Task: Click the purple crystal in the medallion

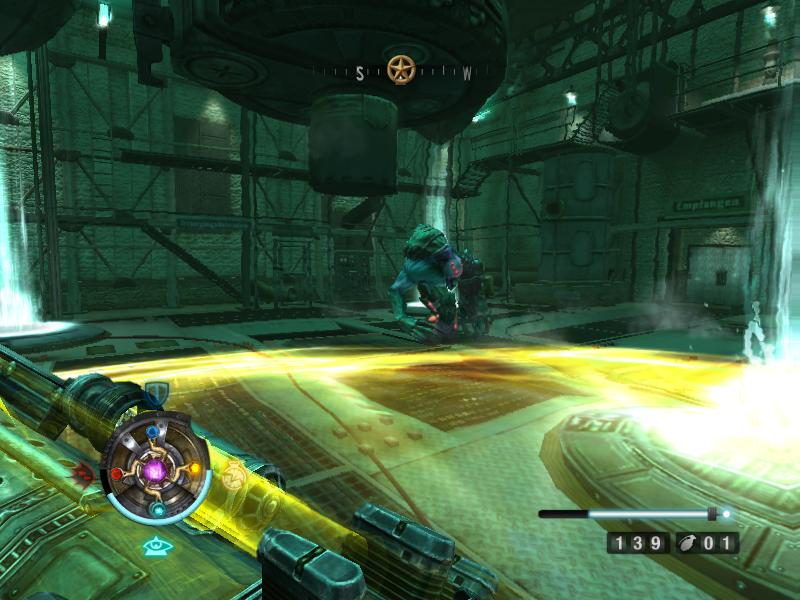Action: tap(156, 470)
